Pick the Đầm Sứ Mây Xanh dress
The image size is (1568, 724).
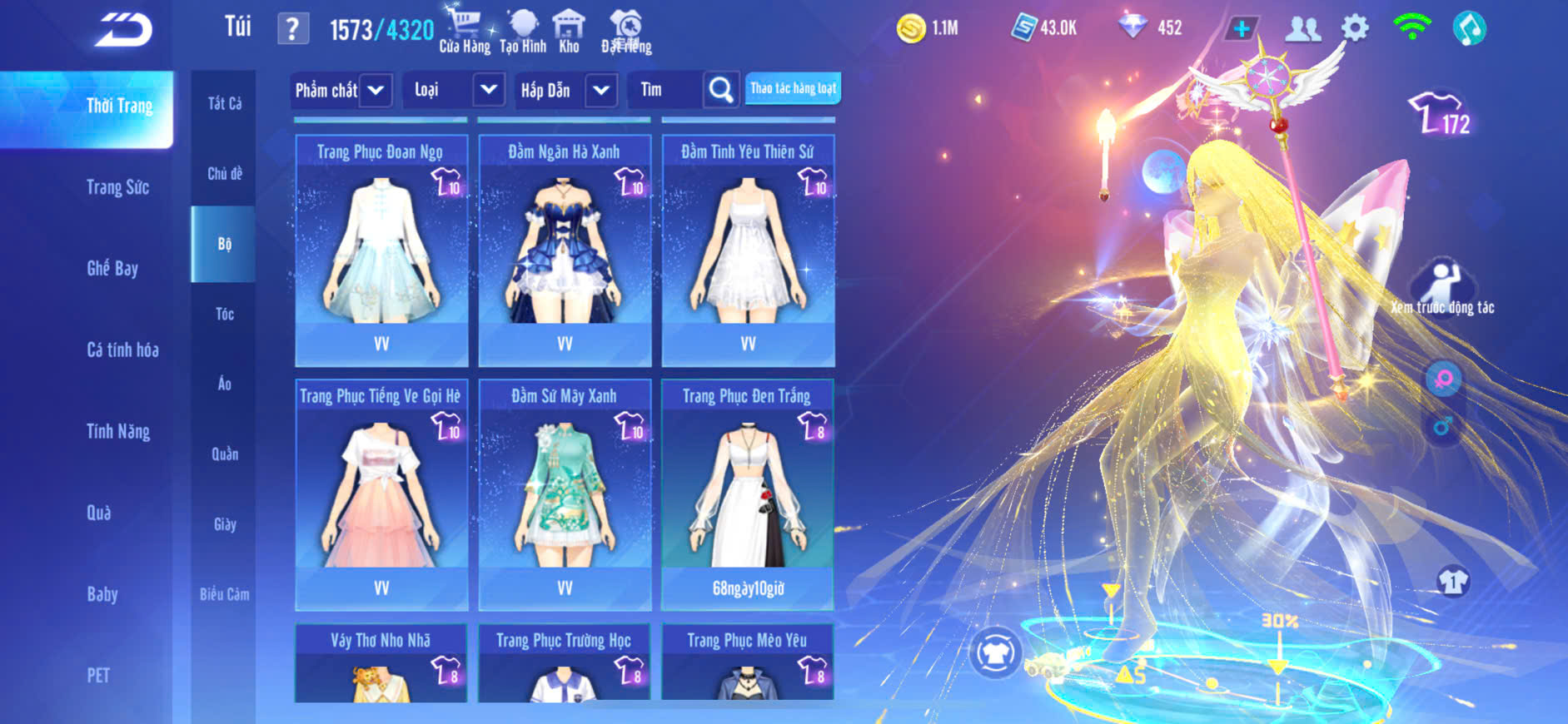pyautogui.click(x=565, y=494)
